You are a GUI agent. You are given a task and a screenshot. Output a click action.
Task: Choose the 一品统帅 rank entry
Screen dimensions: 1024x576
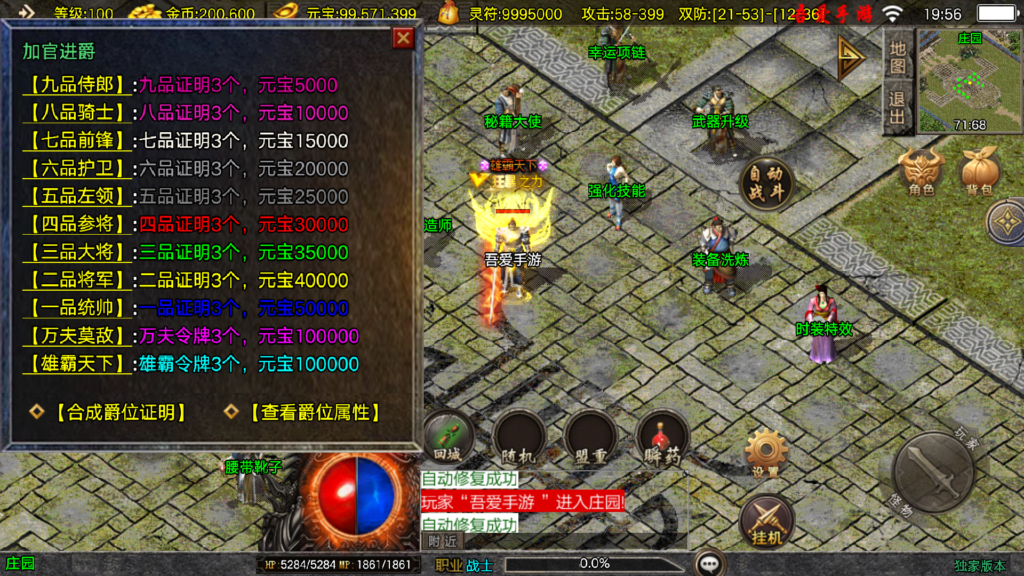pos(79,308)
